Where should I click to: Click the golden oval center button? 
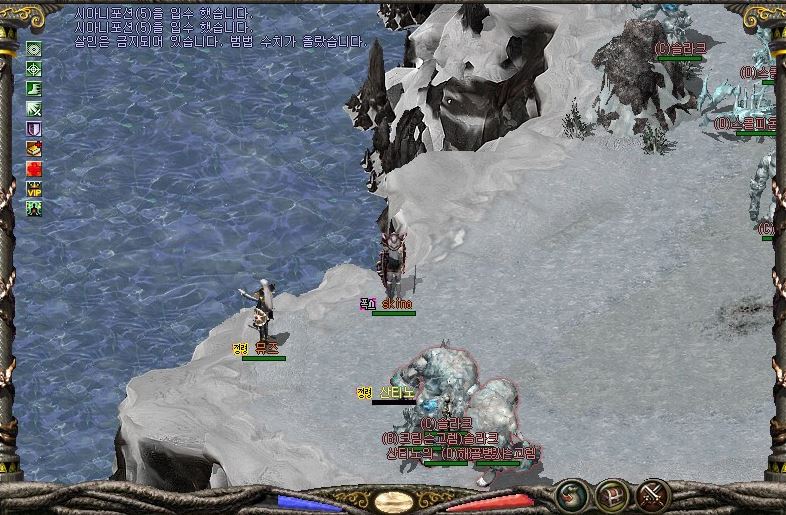(x=393, y=501)
